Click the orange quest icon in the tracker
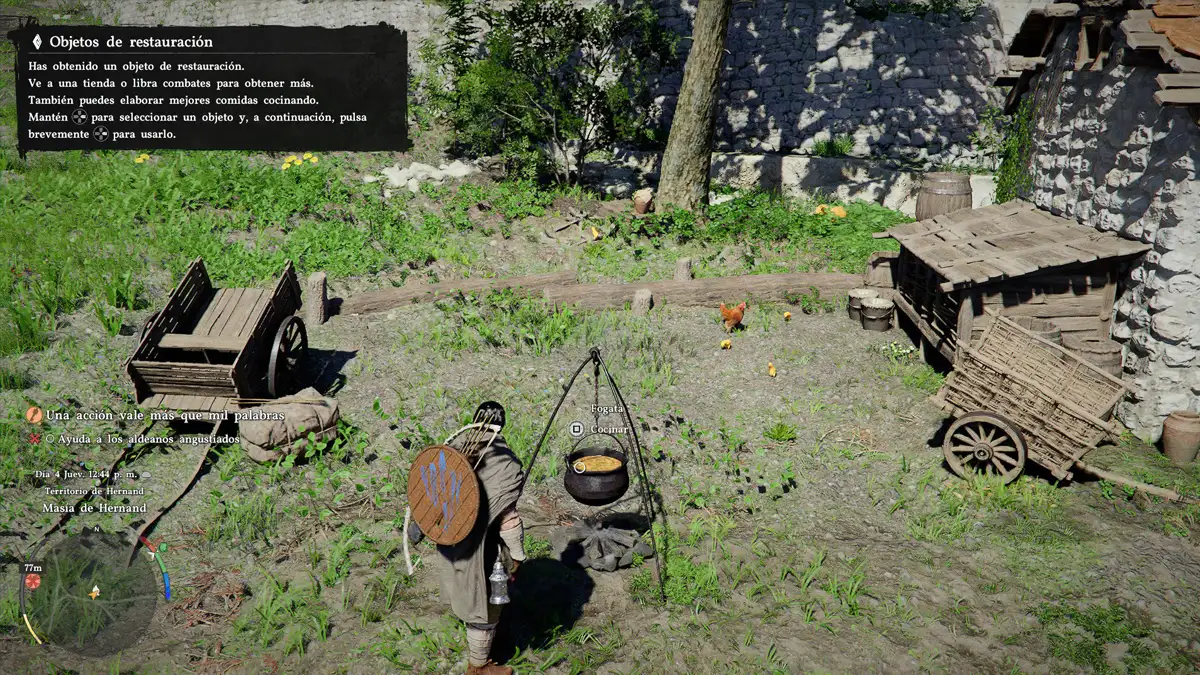Viewport: 1200px width, 675px height. (x=34, y=415)
